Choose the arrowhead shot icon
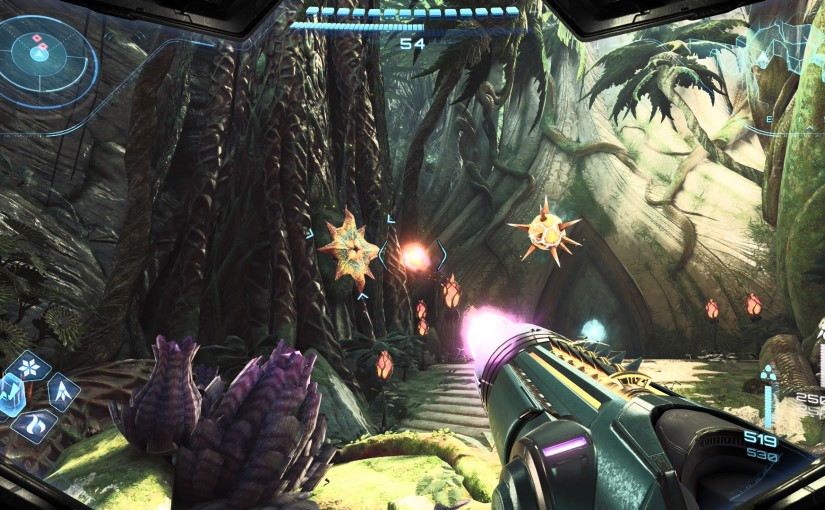Image resolution: width=825 pixels, height=510 pixels. 63,391
